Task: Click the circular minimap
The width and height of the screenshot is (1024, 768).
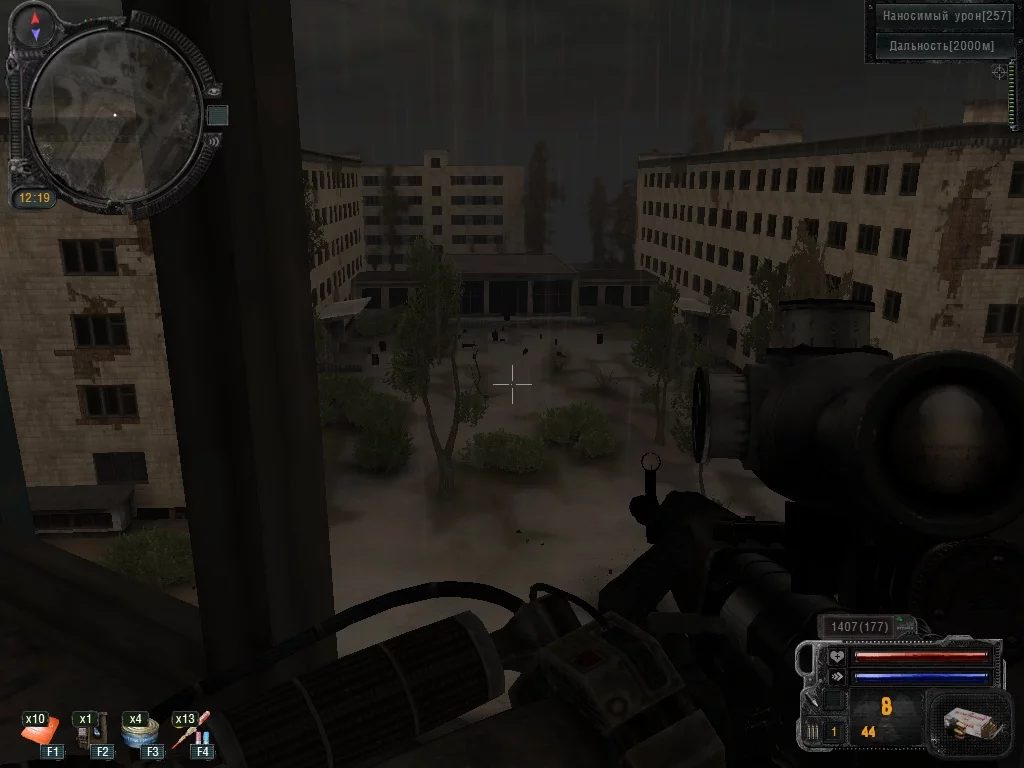Action: [x=113, y=115]
